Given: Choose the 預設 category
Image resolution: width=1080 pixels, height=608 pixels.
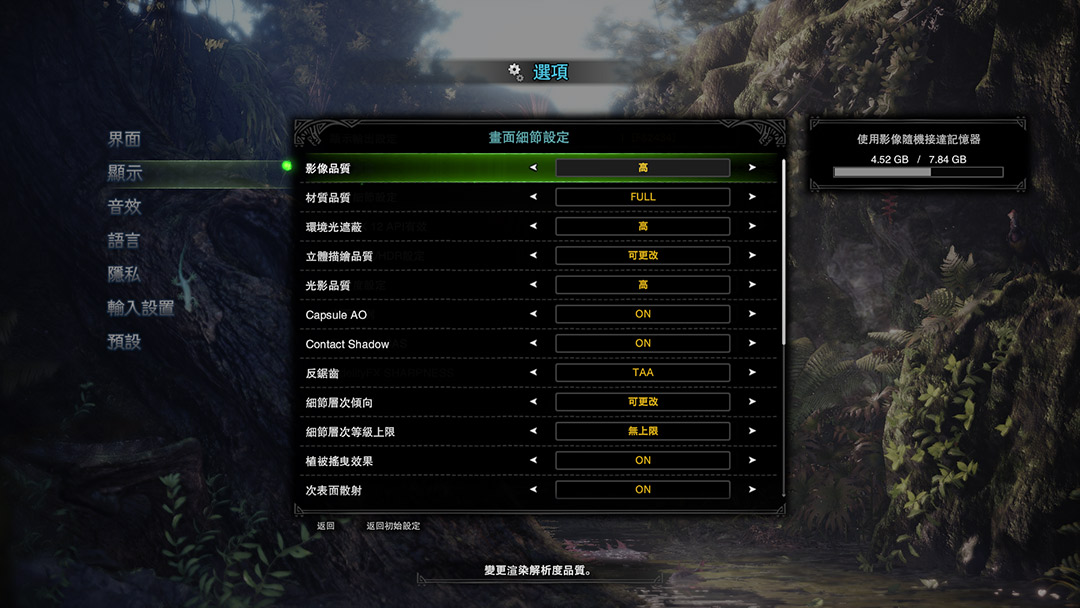Looking at the screenshot, I should coord(125,341).
